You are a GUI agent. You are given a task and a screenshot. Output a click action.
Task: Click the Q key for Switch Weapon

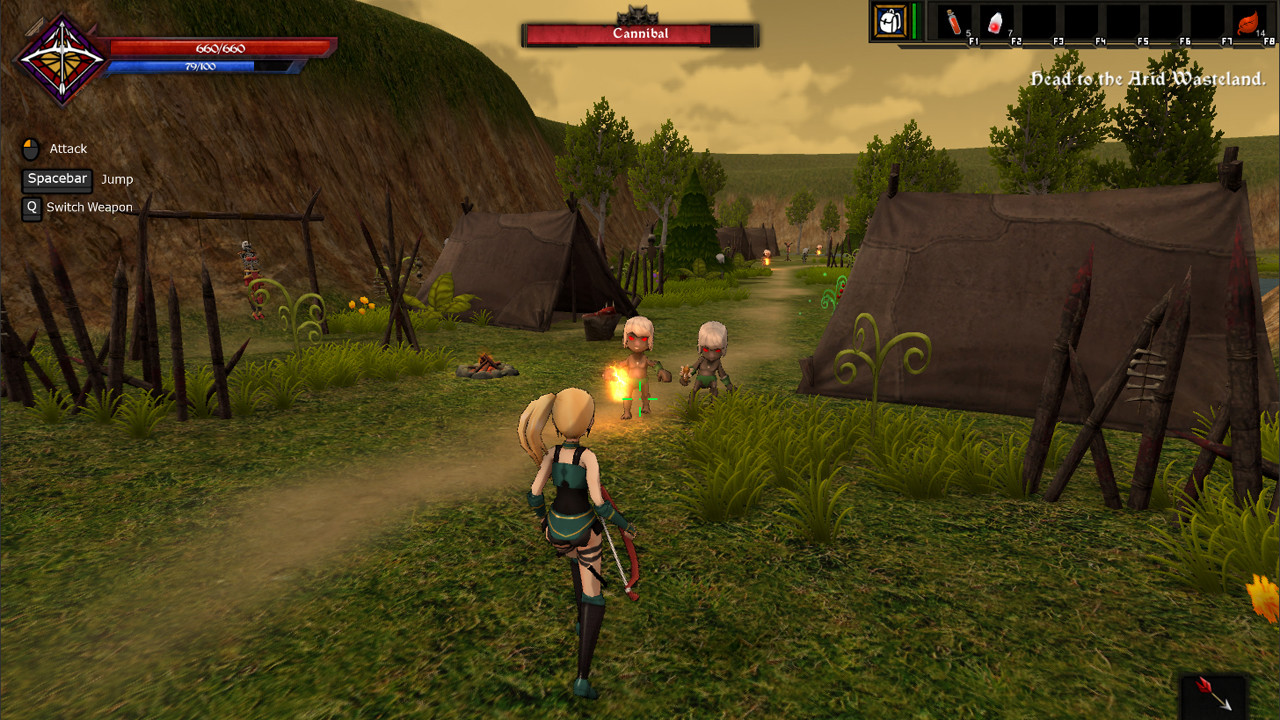click(30, 208)
